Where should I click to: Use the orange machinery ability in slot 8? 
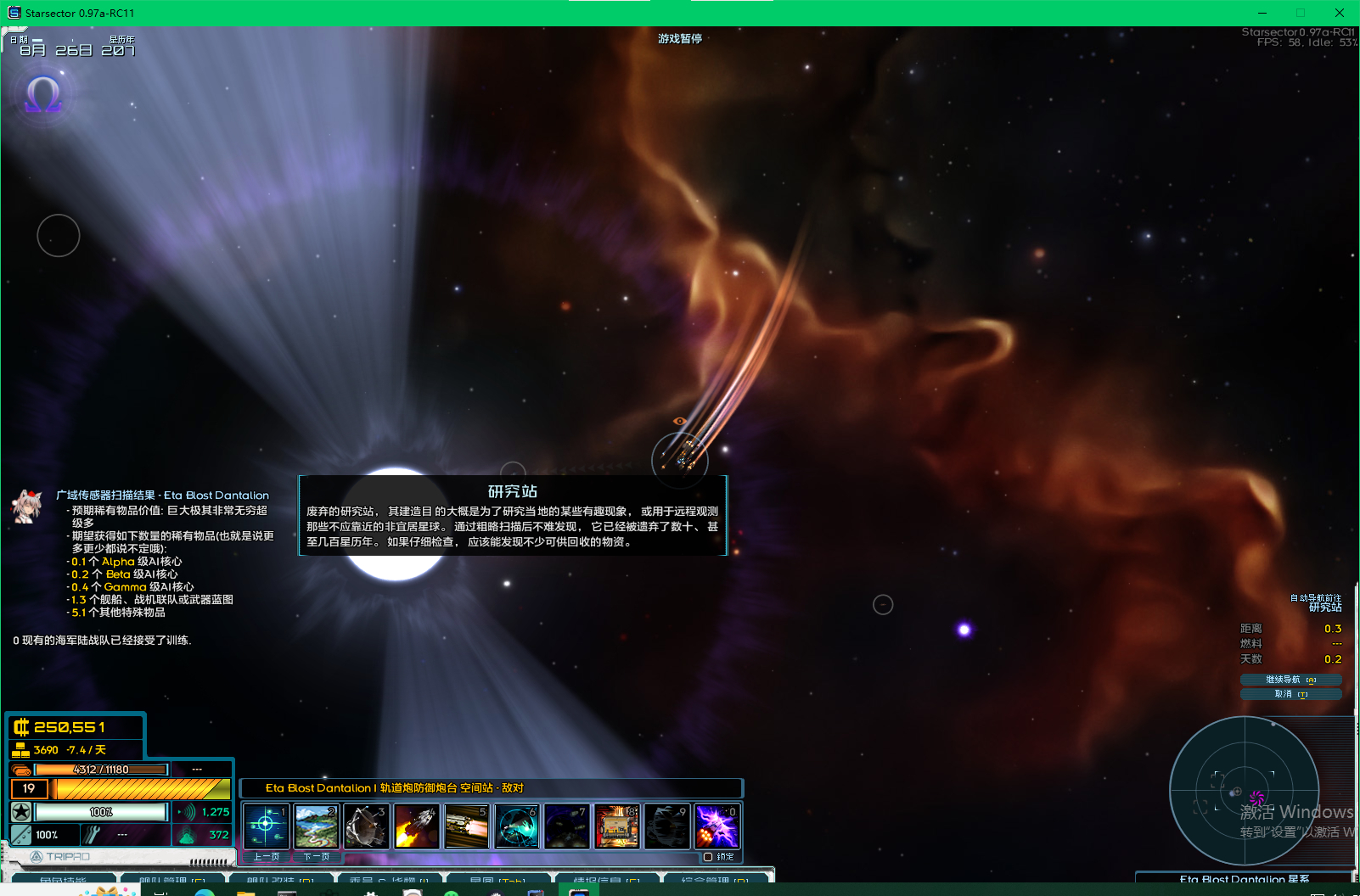pos(616,826)
